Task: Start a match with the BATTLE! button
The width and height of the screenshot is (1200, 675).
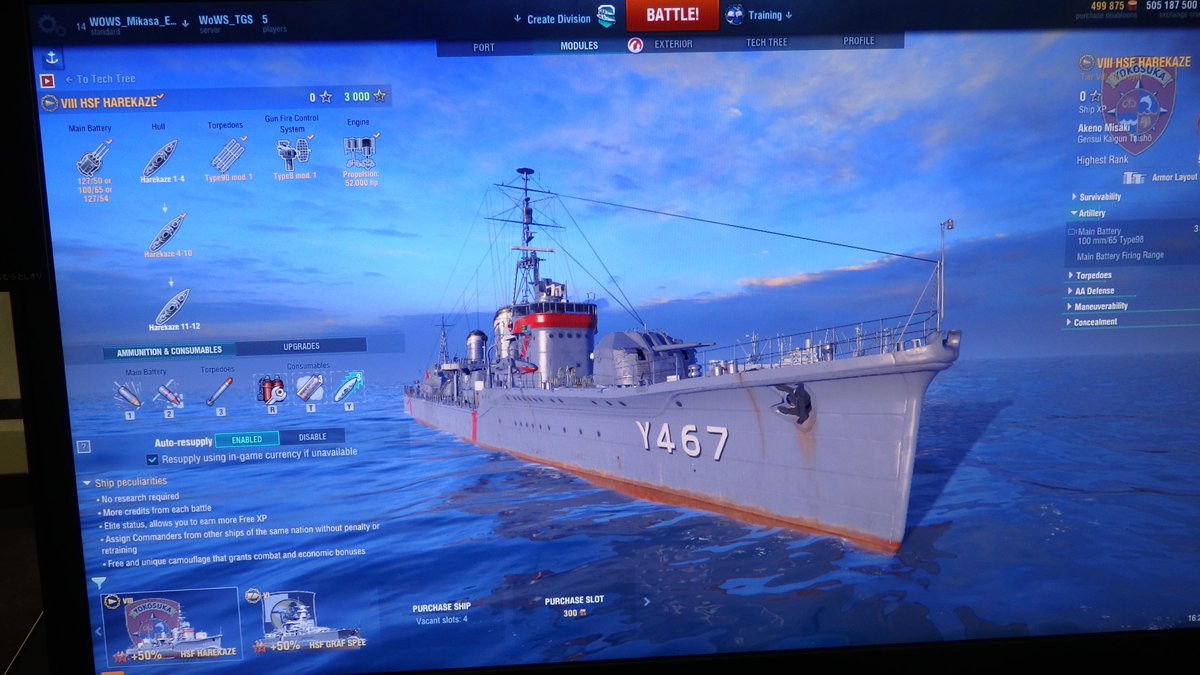Action: 672,15
